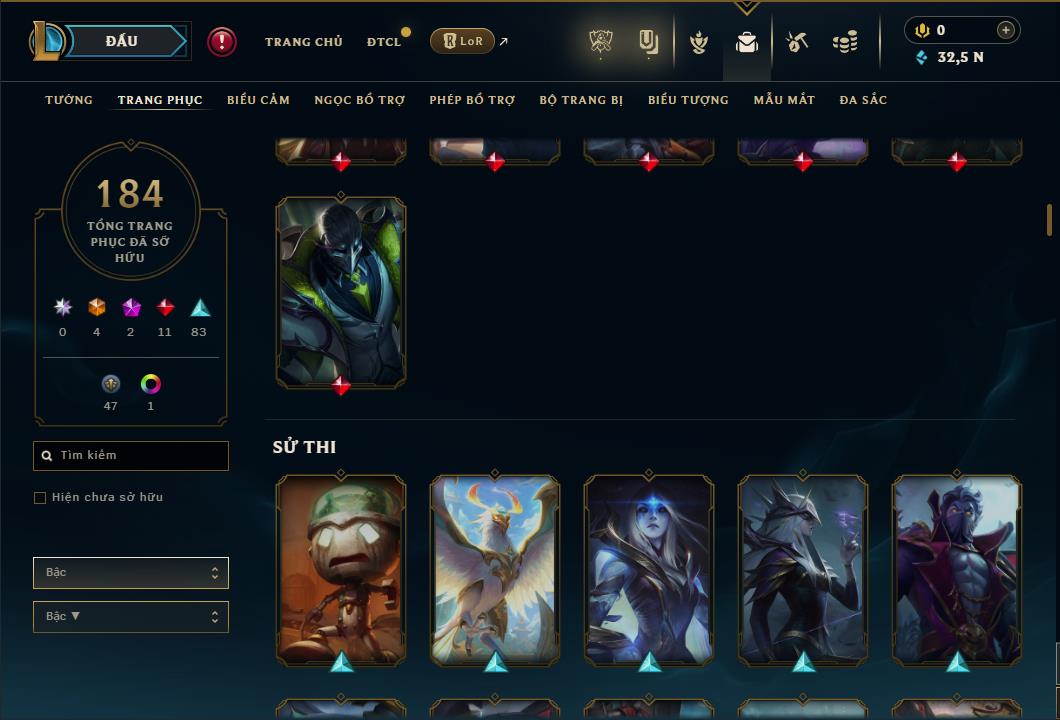The image size is (1060, 720).
Task: Open the BIỂU CẢM emotes tab
Action: click(258, 100)
